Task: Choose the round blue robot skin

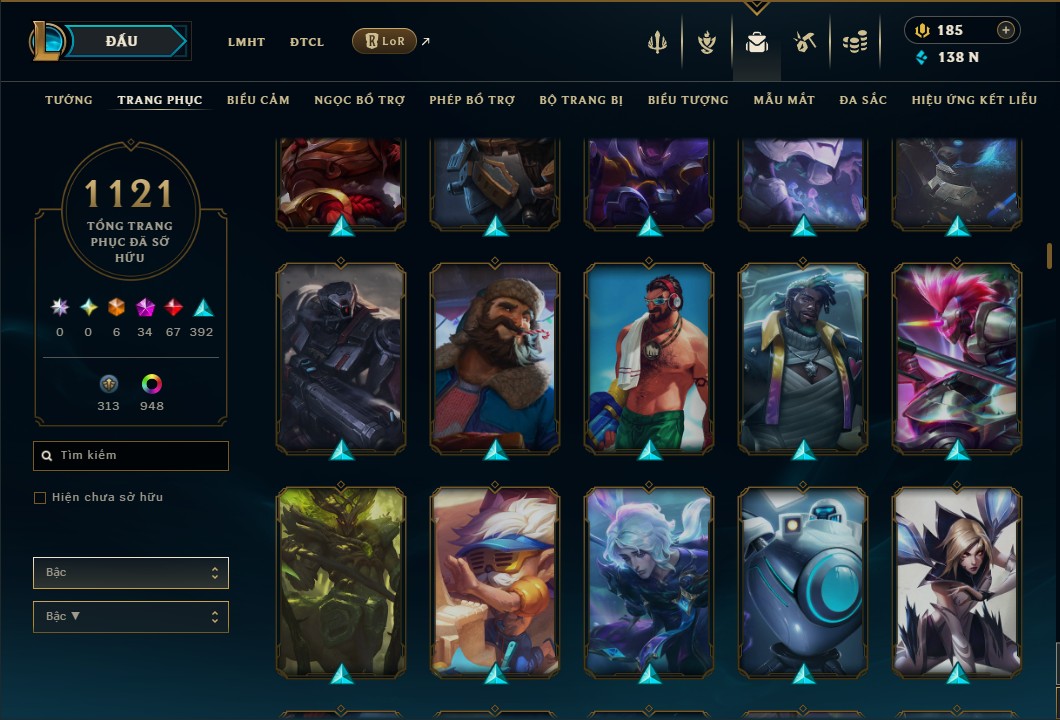Action: coord(803,580)
